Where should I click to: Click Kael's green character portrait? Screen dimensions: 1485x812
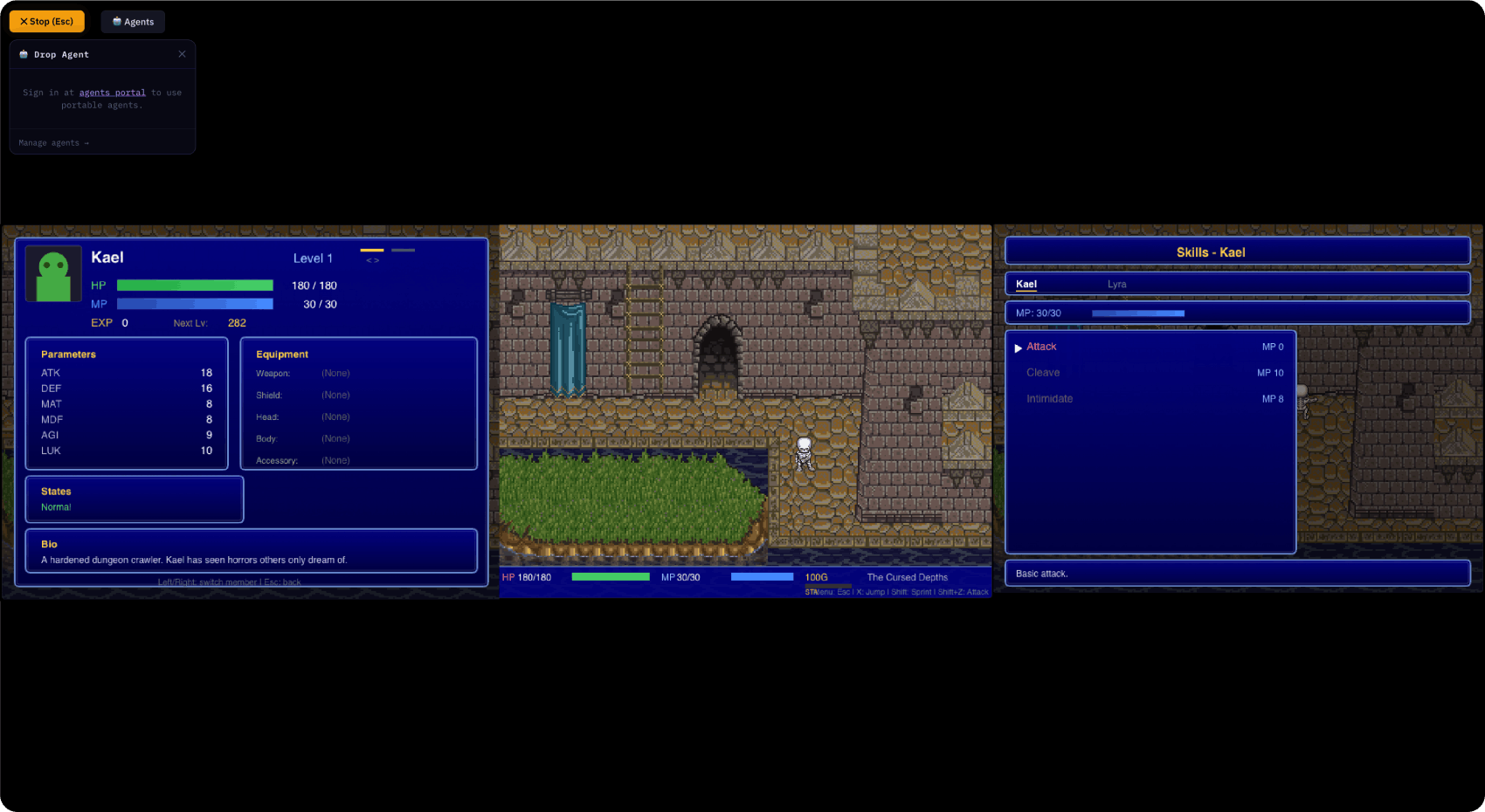click(52, 273)
